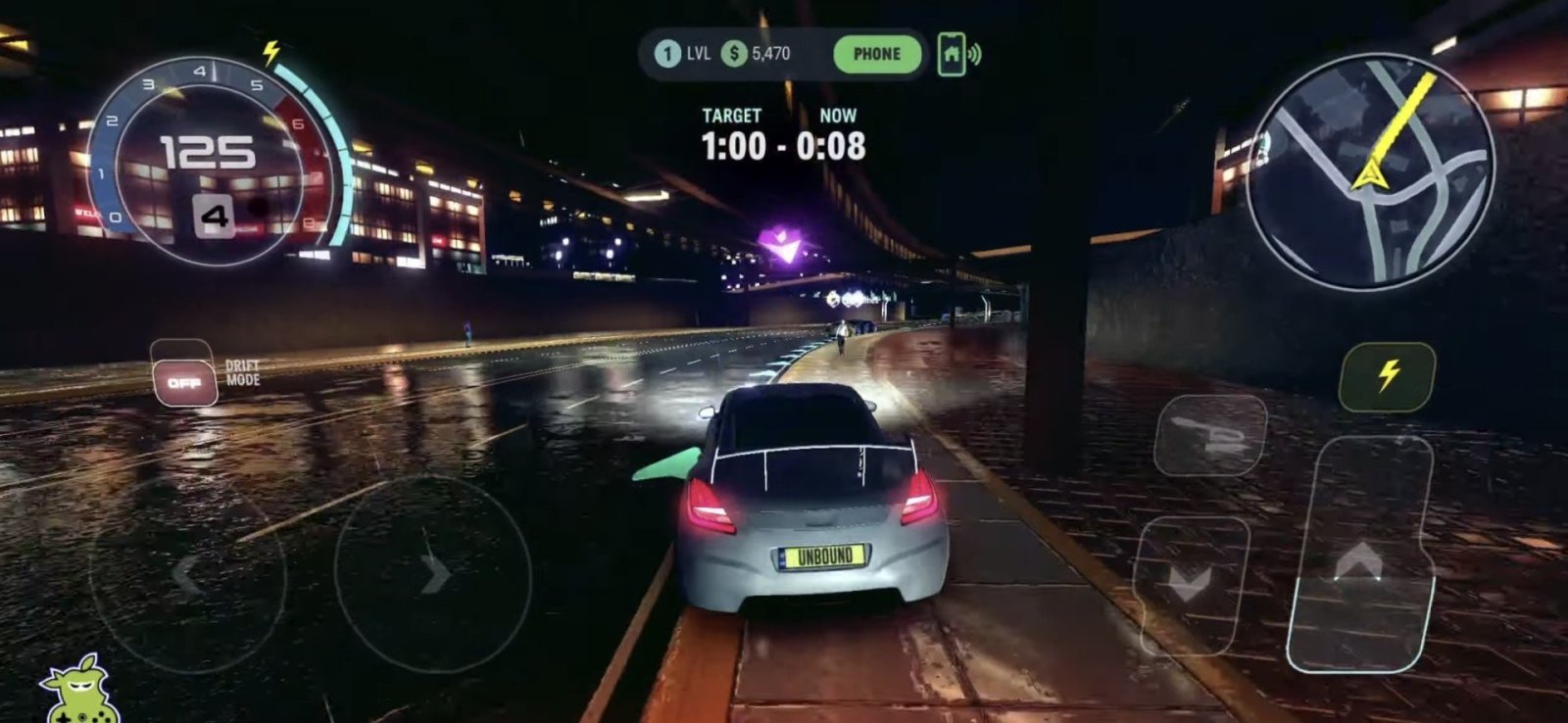Viewport: 1568px width, 723px height.
Task: Tap the green PHONE button
Action: [x=876, y=54]
